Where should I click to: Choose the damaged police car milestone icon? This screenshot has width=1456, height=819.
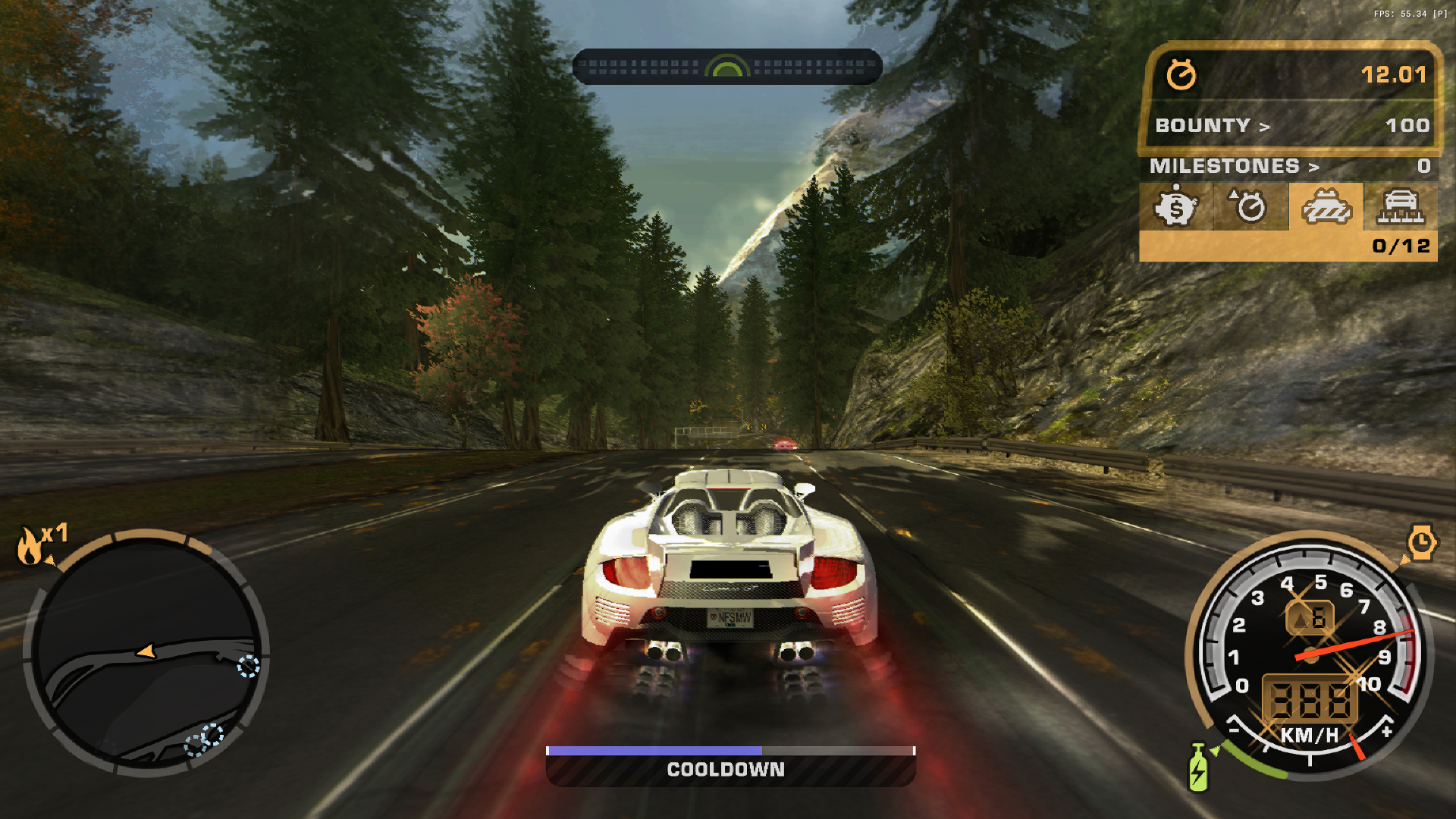click(x=1326, y=206)
